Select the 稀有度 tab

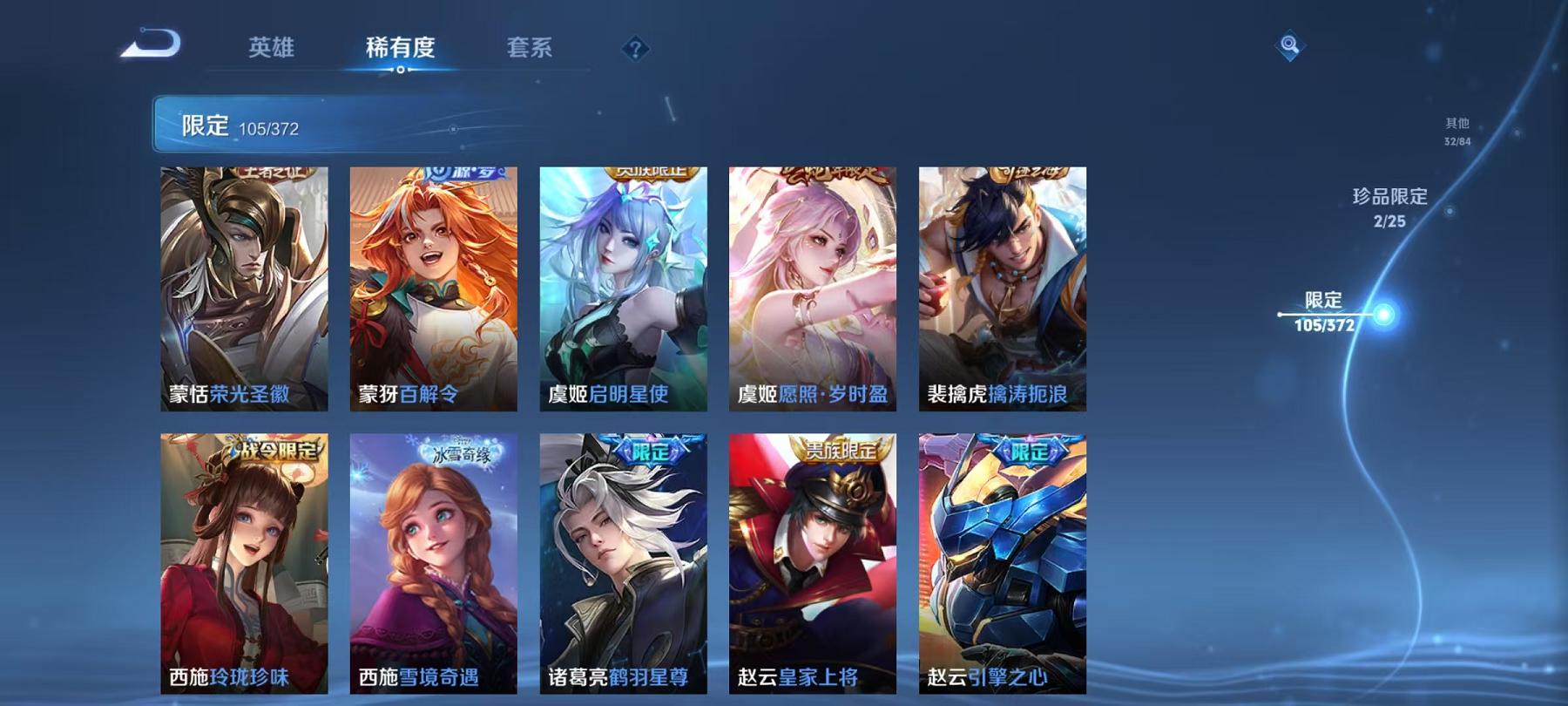(x=399, y=50)
